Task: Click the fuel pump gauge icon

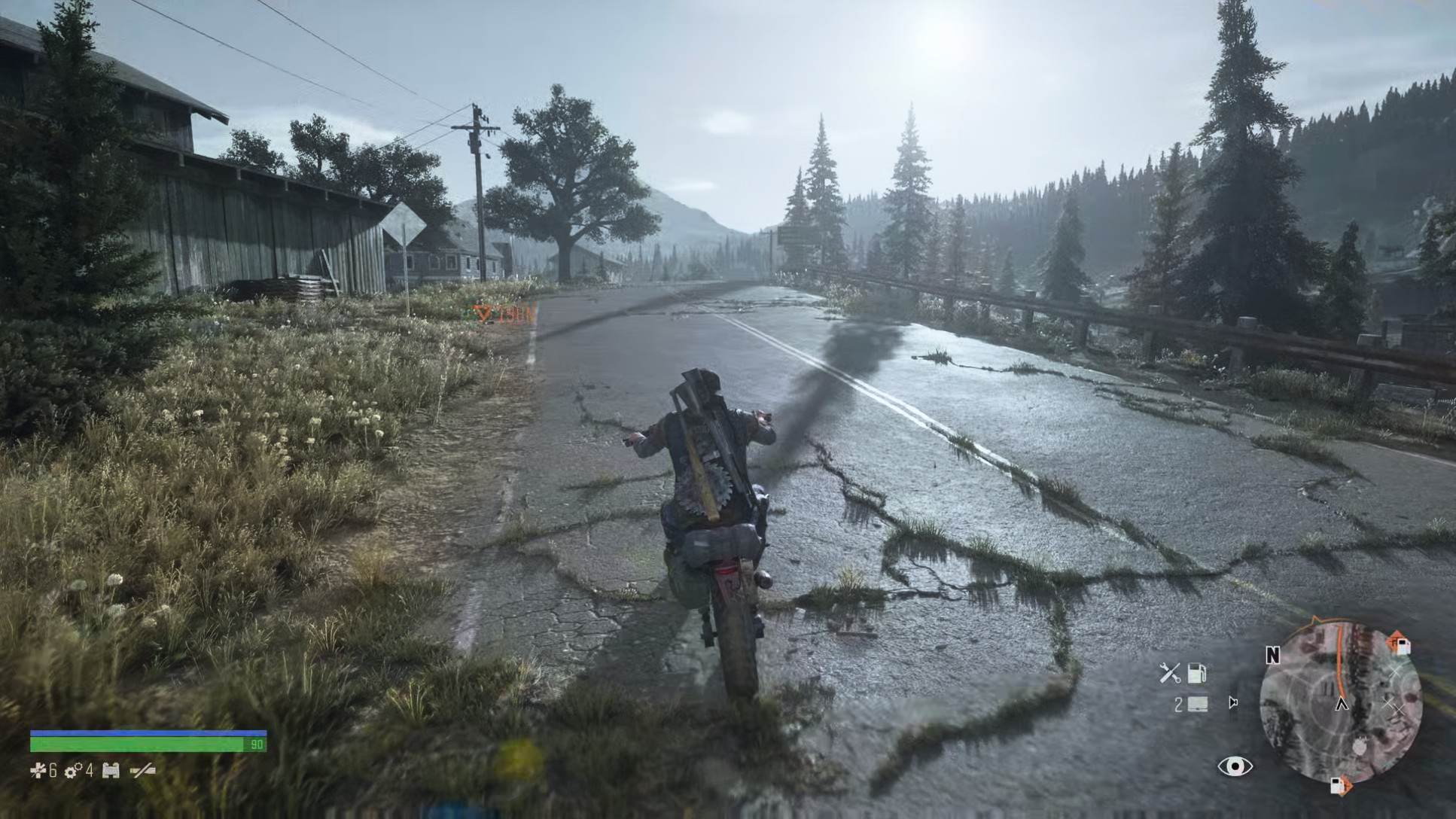Action: pyautogui.click(x=1198, y=674)
